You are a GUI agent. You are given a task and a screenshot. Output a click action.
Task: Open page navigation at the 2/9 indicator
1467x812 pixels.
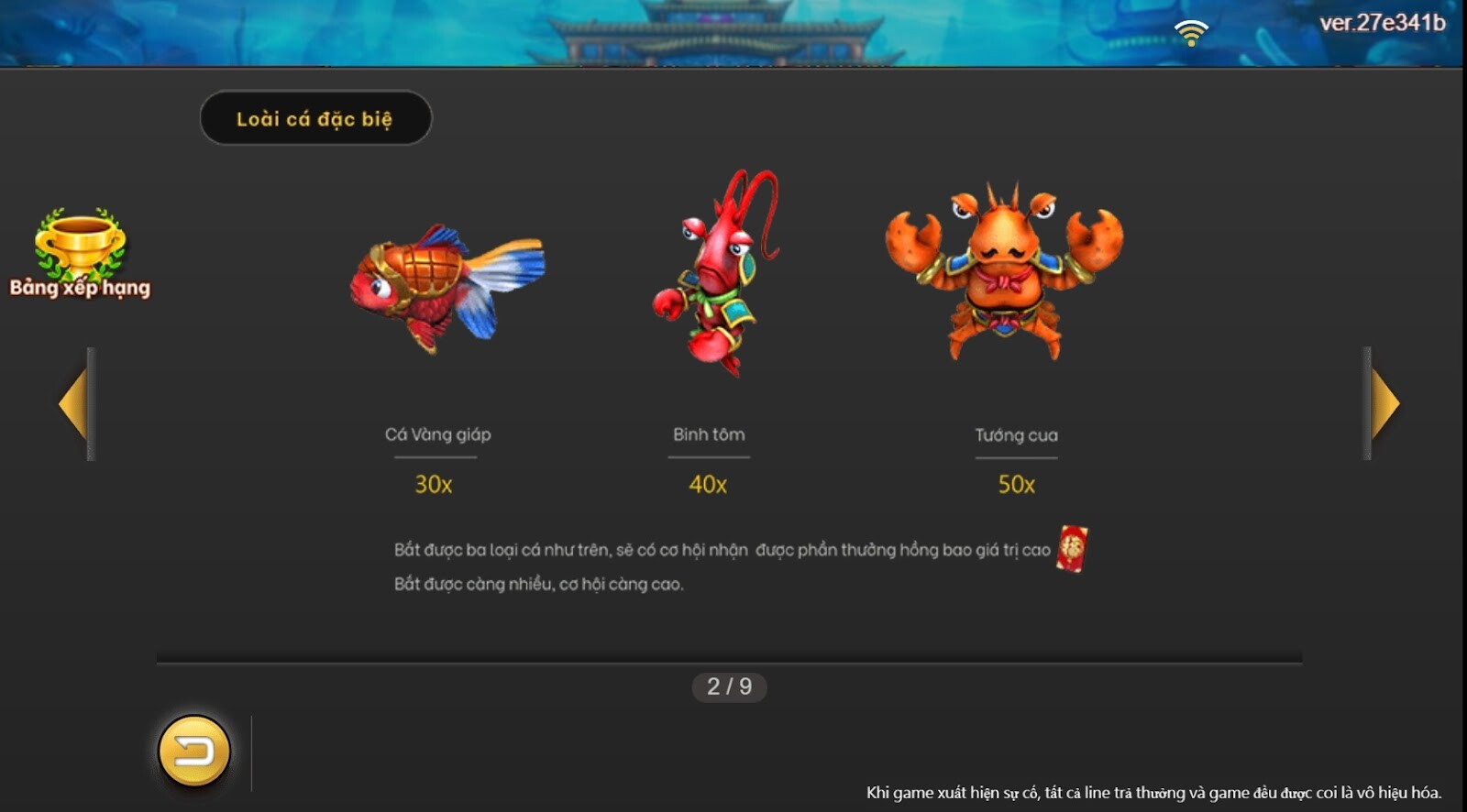pyautogui.click(x=729, y=686)
